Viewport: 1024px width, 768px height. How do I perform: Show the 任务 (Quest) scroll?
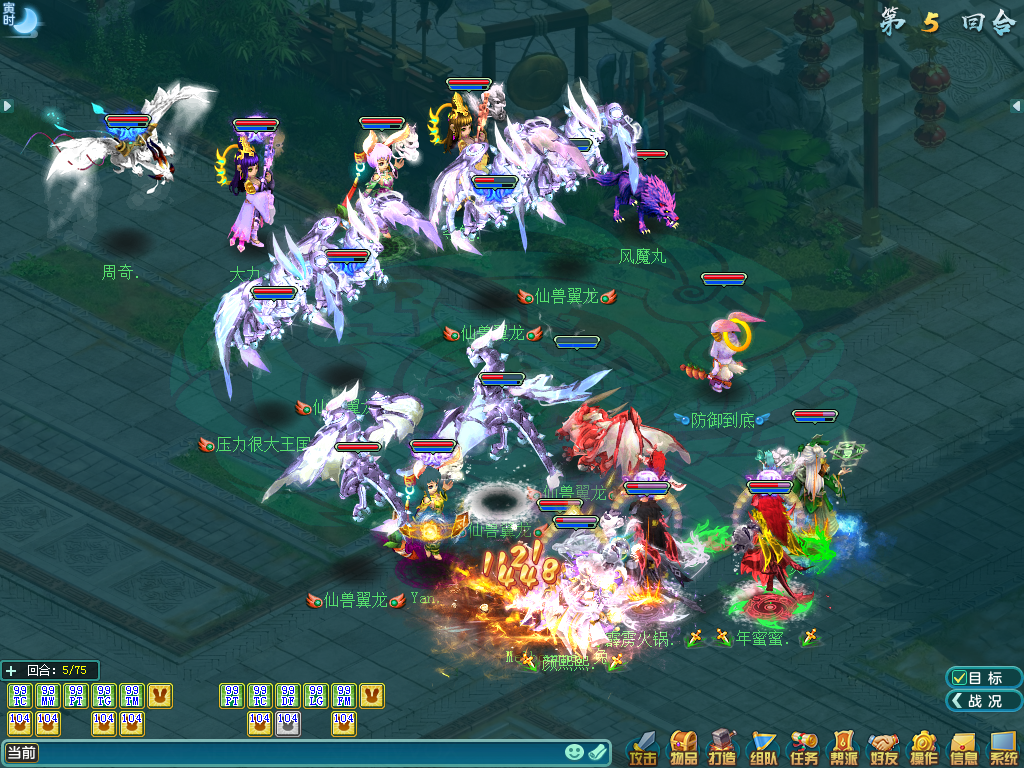pos(804,749)
